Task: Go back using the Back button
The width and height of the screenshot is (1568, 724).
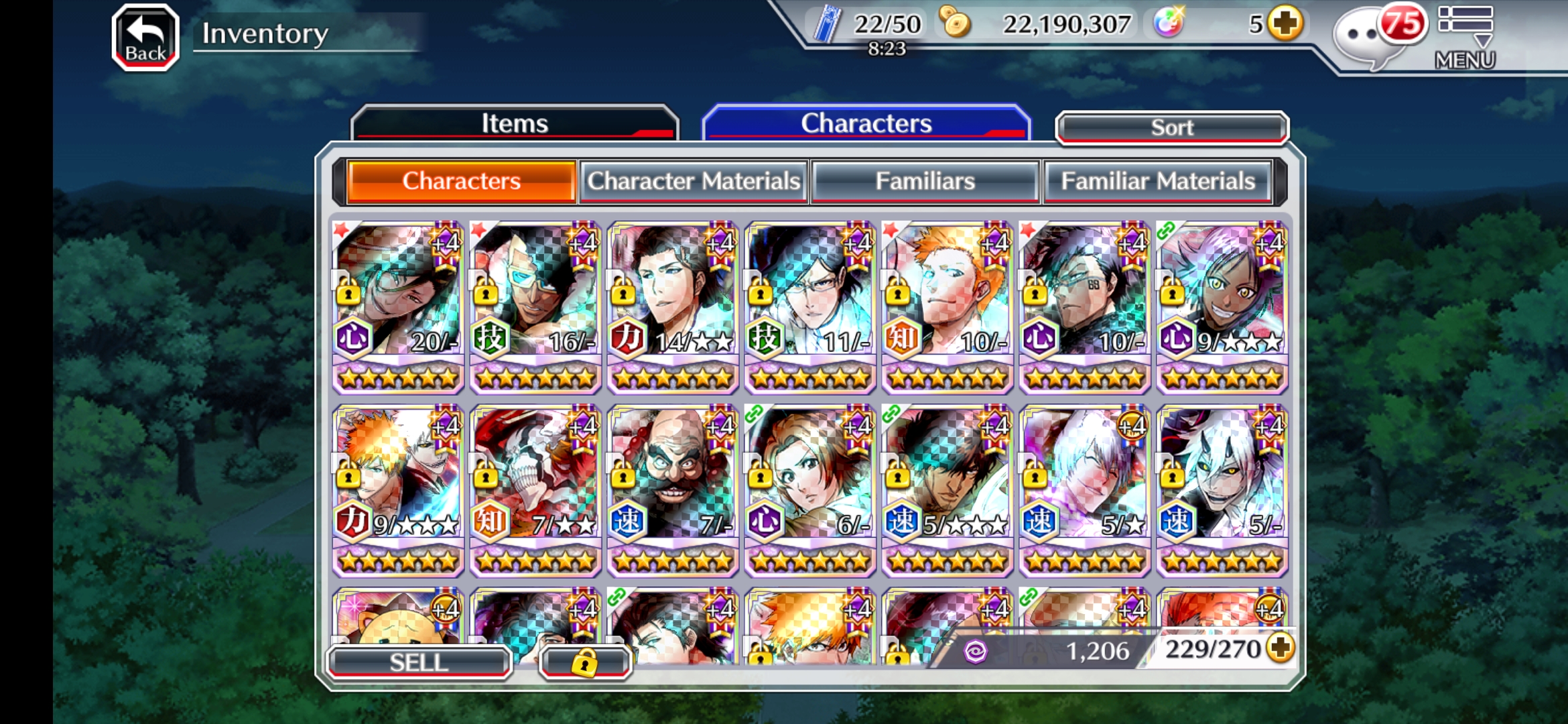Action: 145,38
